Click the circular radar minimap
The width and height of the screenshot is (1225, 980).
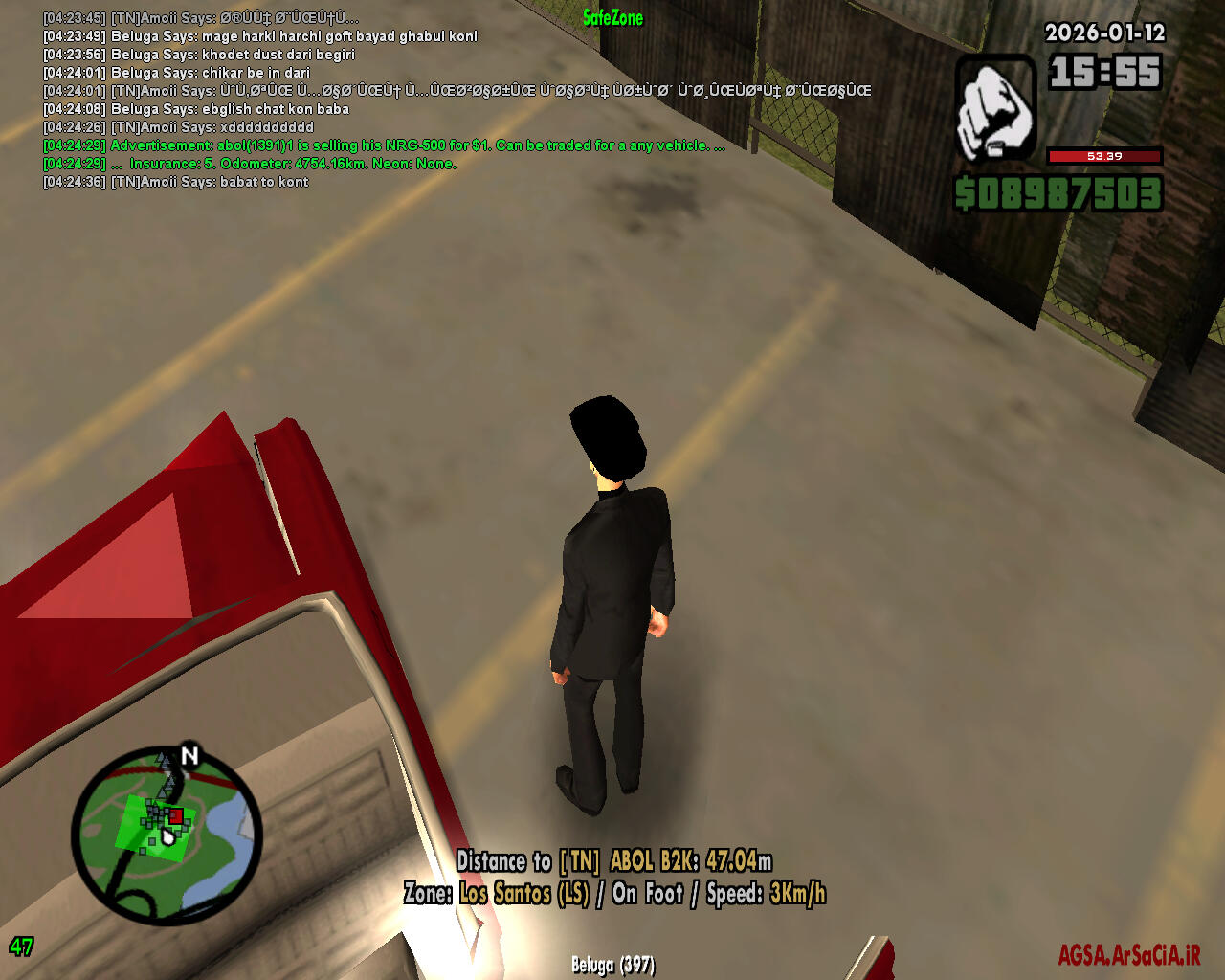click(x=166, y=835)
